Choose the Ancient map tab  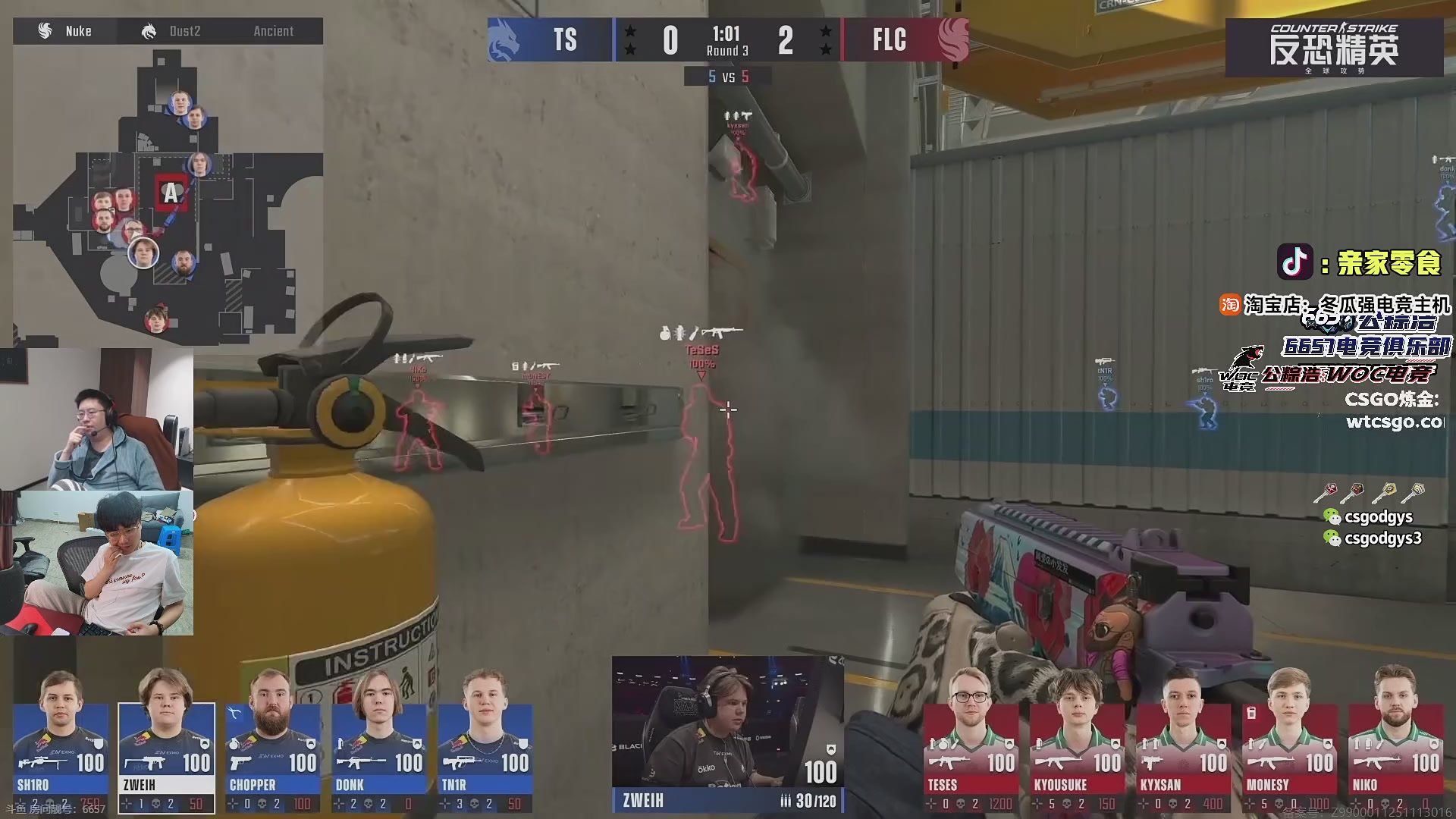(x=273, y=31)
